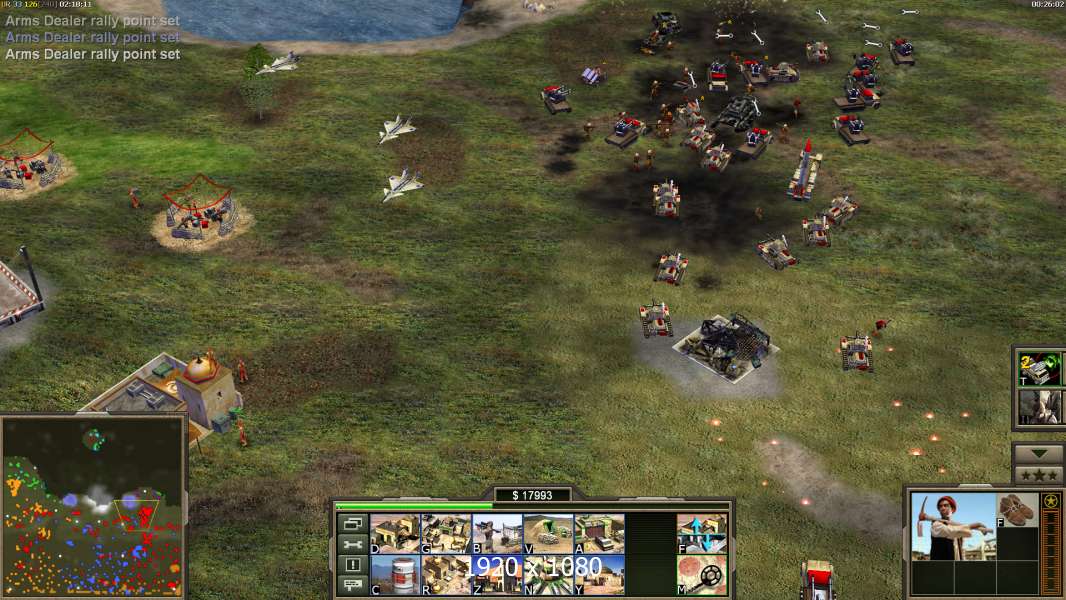Viewport: 1066px width, 600px height.
Task: Open the three-star generals button
Action: (1038, 474)
